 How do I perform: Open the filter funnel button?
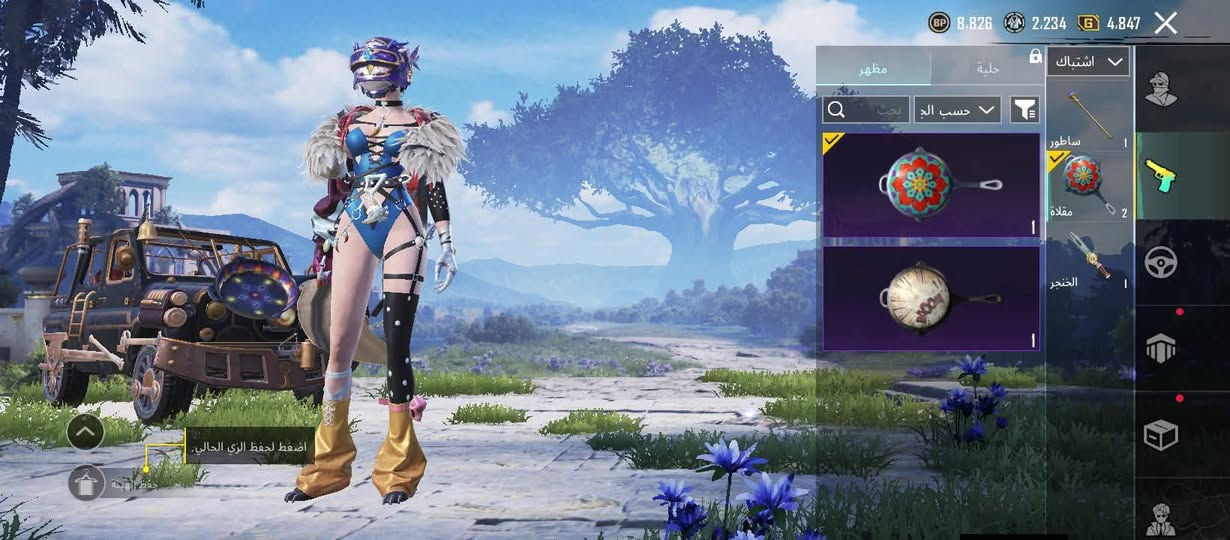(x=1025, y=109)
